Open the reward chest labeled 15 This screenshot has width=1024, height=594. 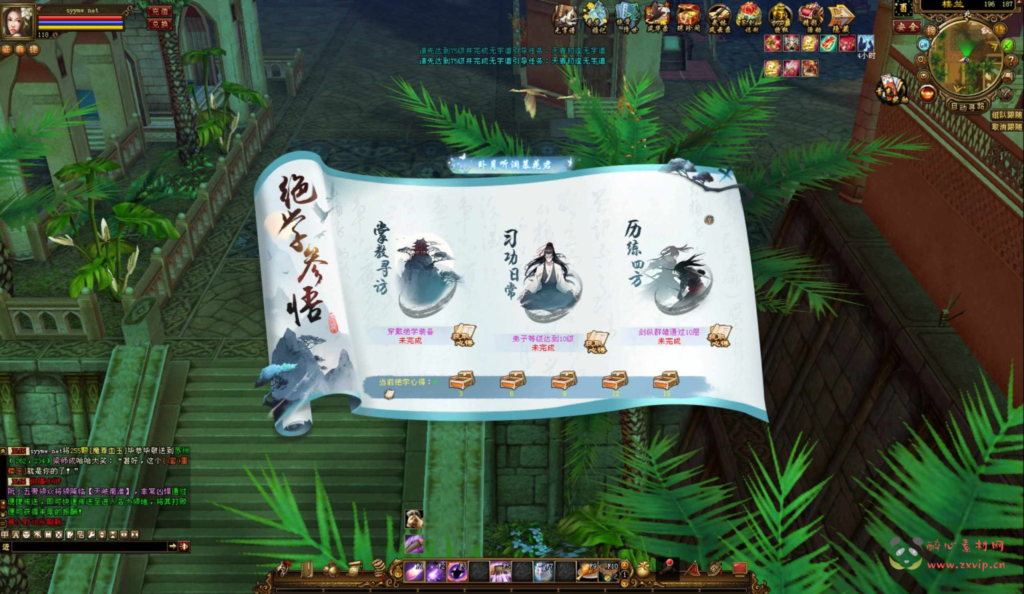tap(665, 380)
